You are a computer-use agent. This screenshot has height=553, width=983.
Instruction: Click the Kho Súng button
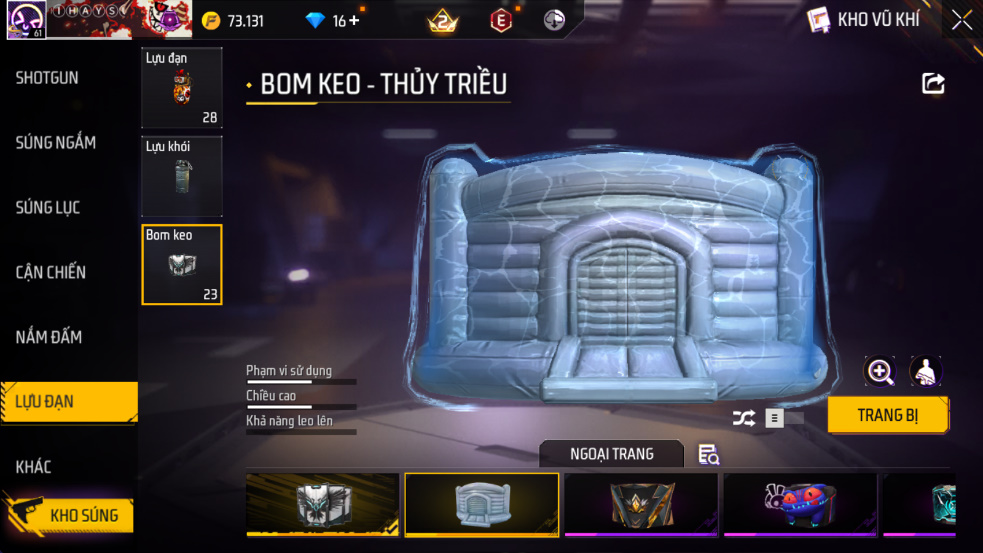coord(75,516)
